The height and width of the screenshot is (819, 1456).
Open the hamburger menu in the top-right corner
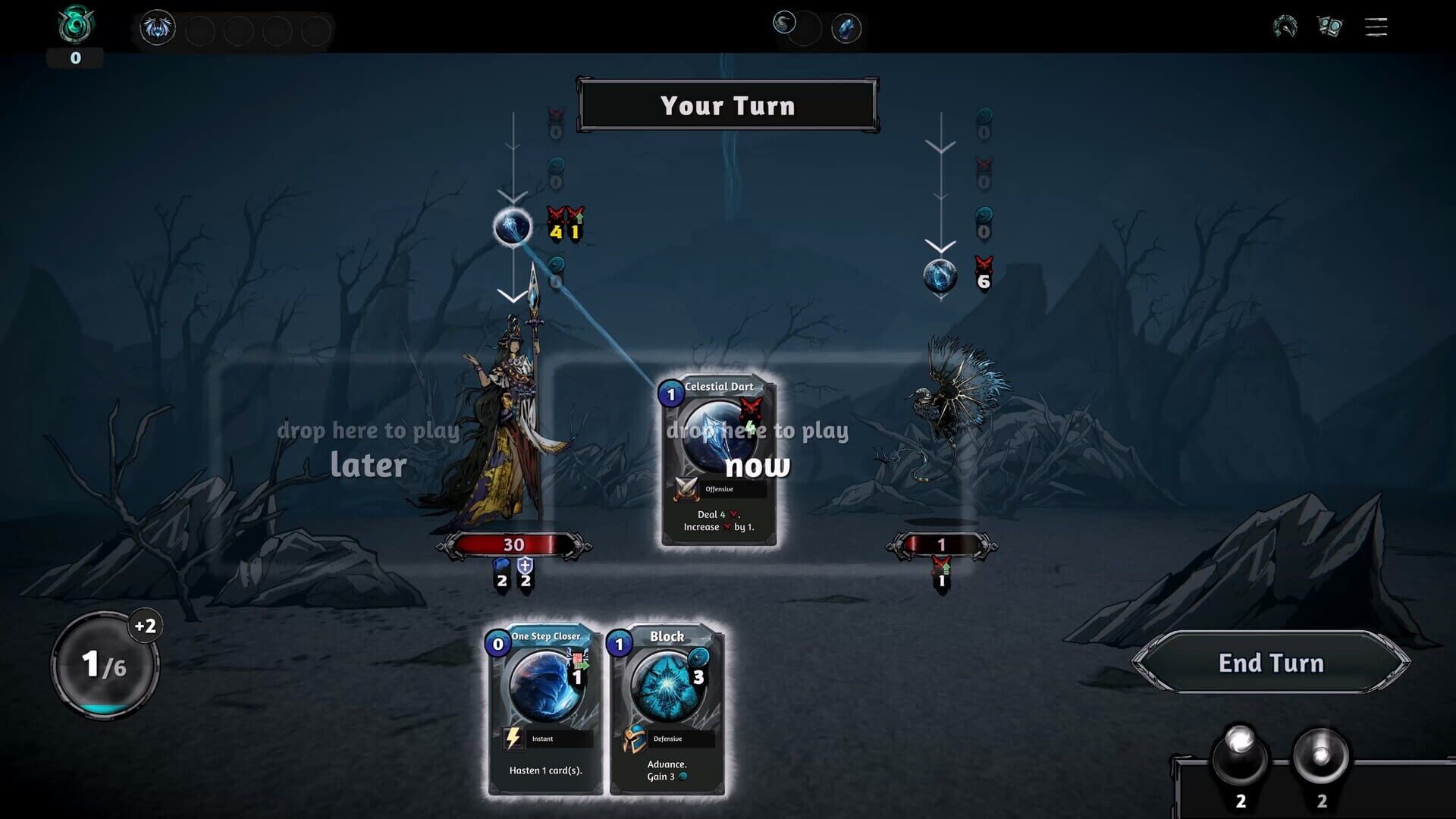pyautogui.click(x=1375, y=27)
